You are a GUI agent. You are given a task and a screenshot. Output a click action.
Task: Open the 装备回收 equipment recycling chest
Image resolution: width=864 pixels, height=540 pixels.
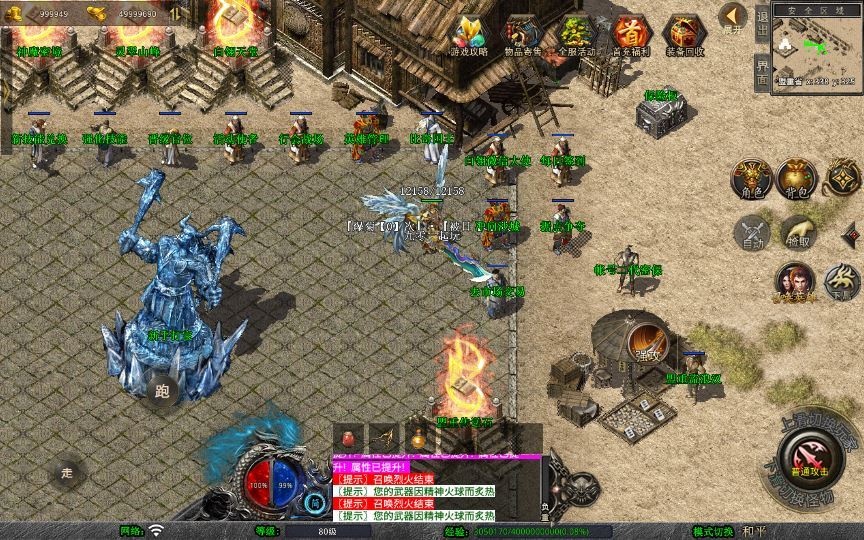[x=684, y=36]
